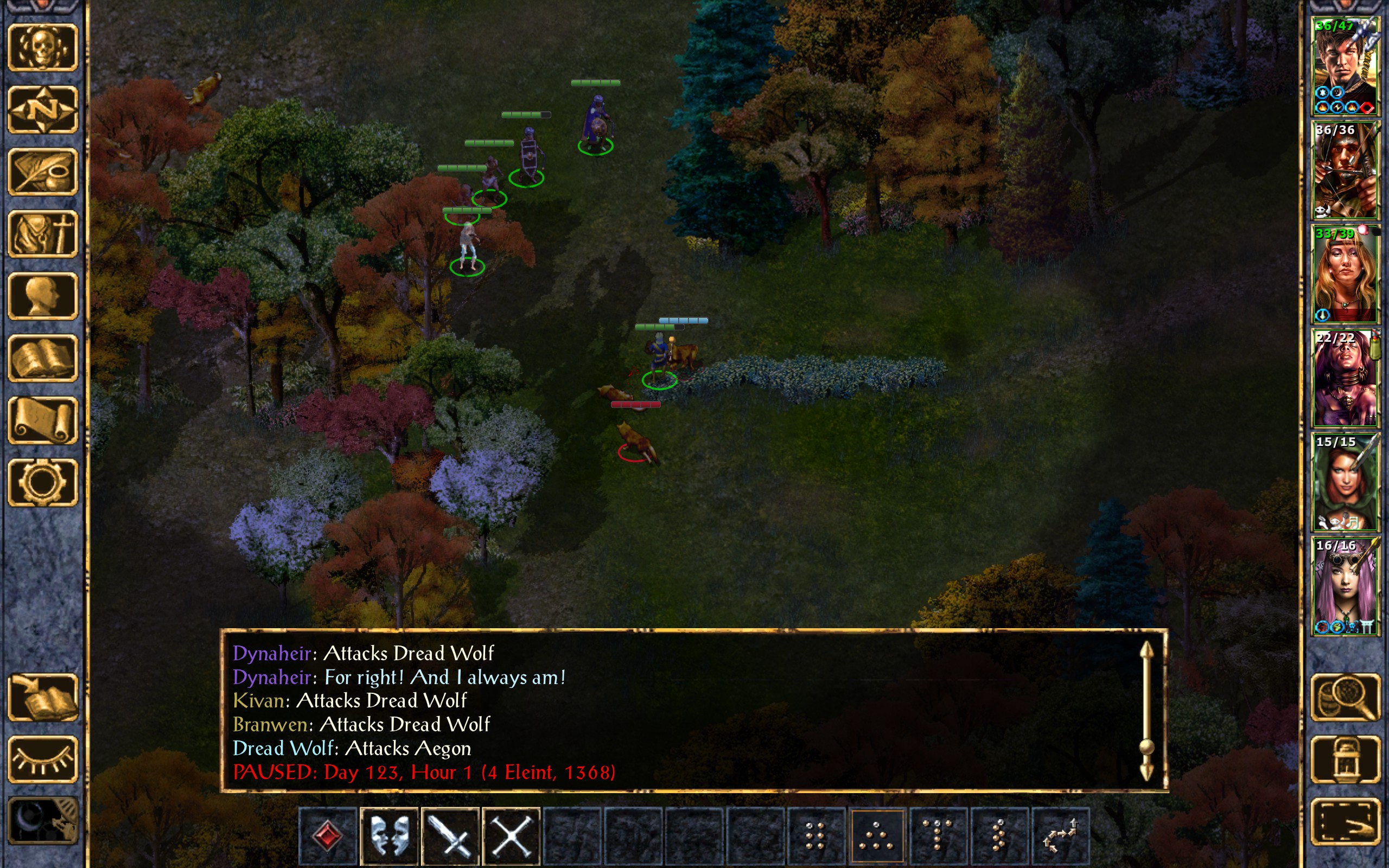The width and height of the screenshot is (1389, 868).
Task: Open the options gear icon
Action: pyautogui.click(x=43, y=482)
